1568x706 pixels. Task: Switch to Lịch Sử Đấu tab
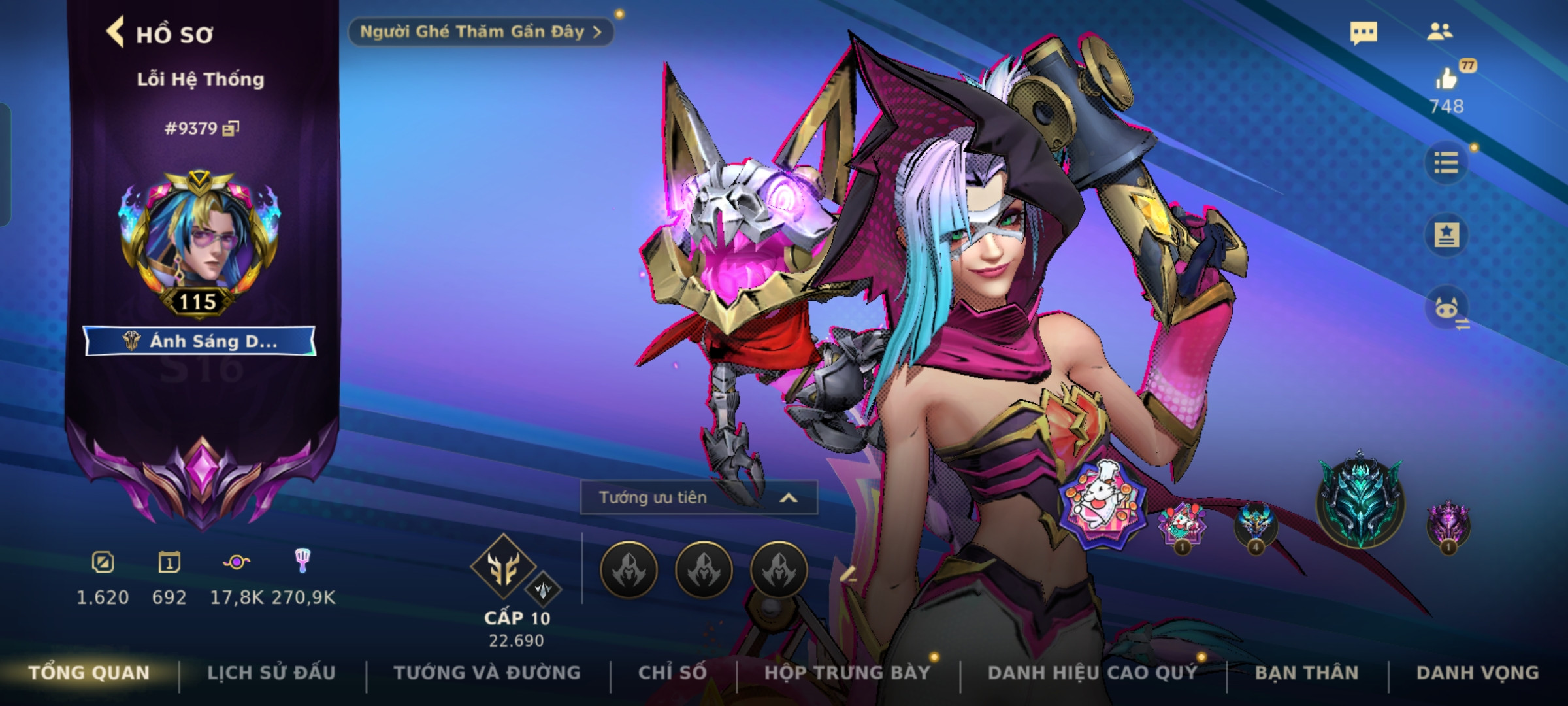[x=271, y=673]
